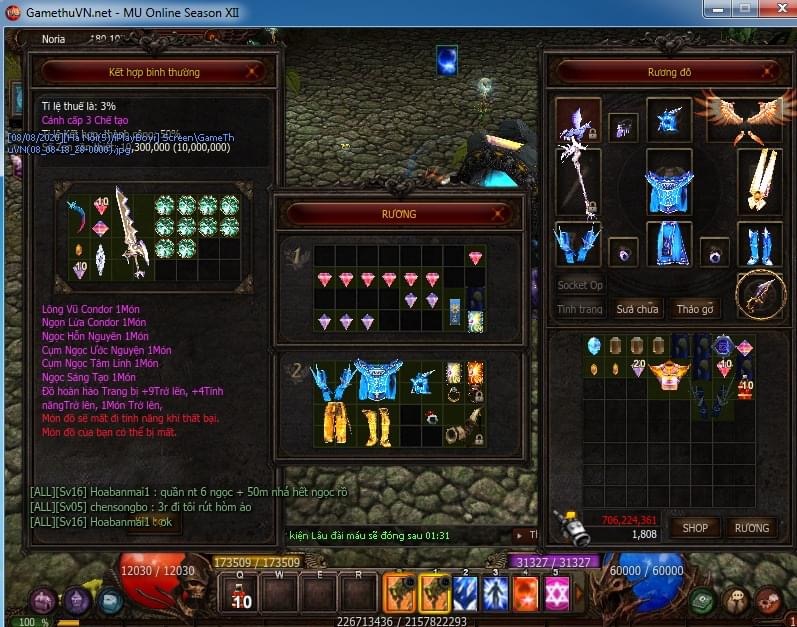The height and width of the screenshot is (627, 797).
Task: Select the equipped blue helmet slot
Action: tap(669, 120)
